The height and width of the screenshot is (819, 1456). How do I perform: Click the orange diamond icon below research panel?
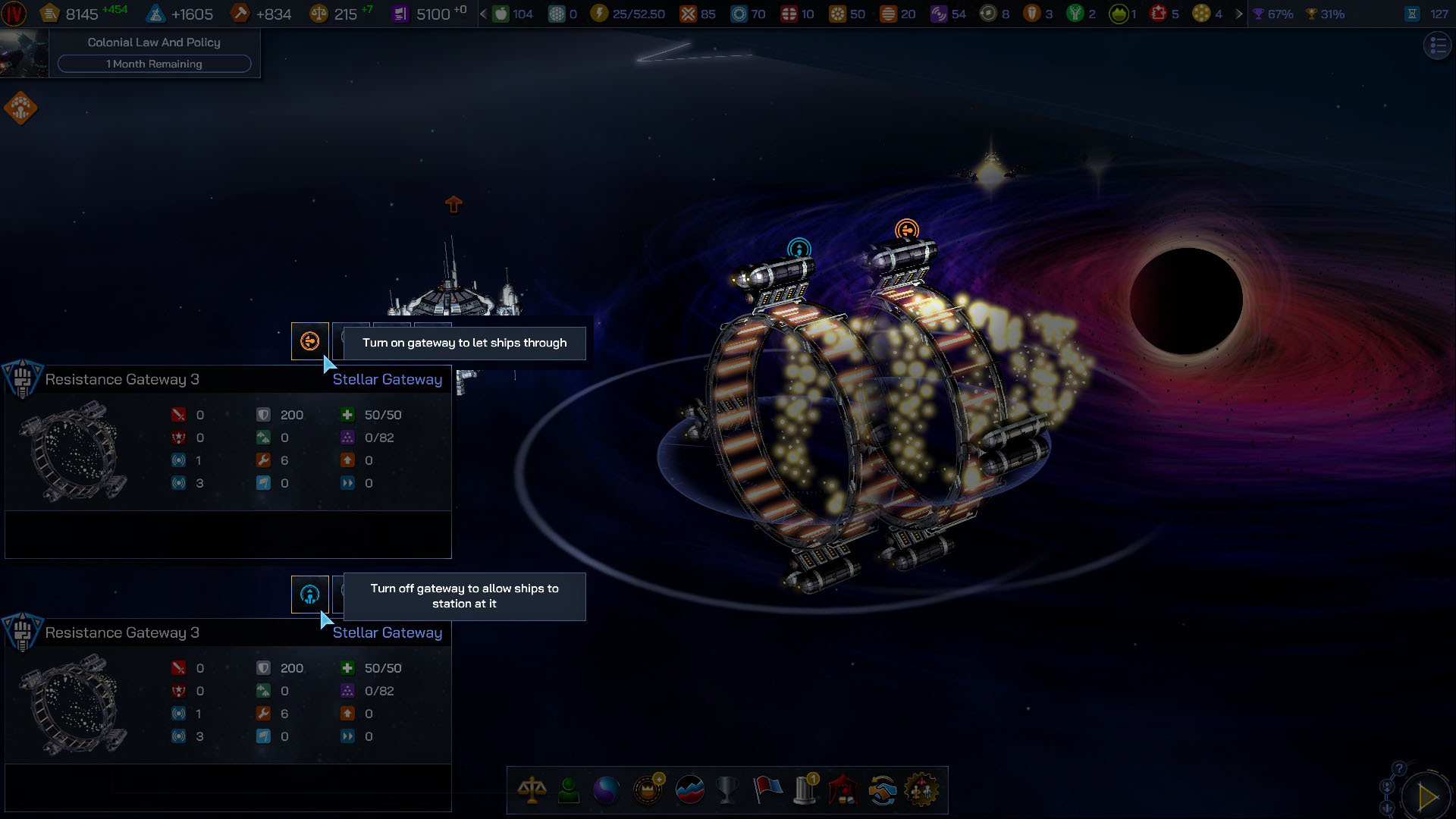coord(20,108)
